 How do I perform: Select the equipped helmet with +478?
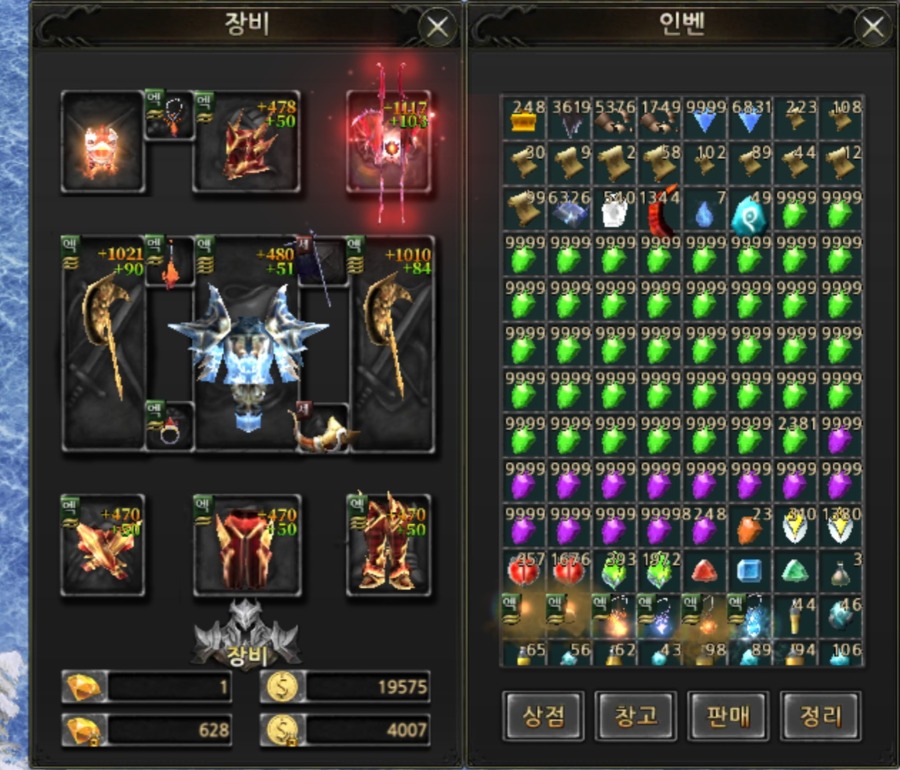point(247,143)
